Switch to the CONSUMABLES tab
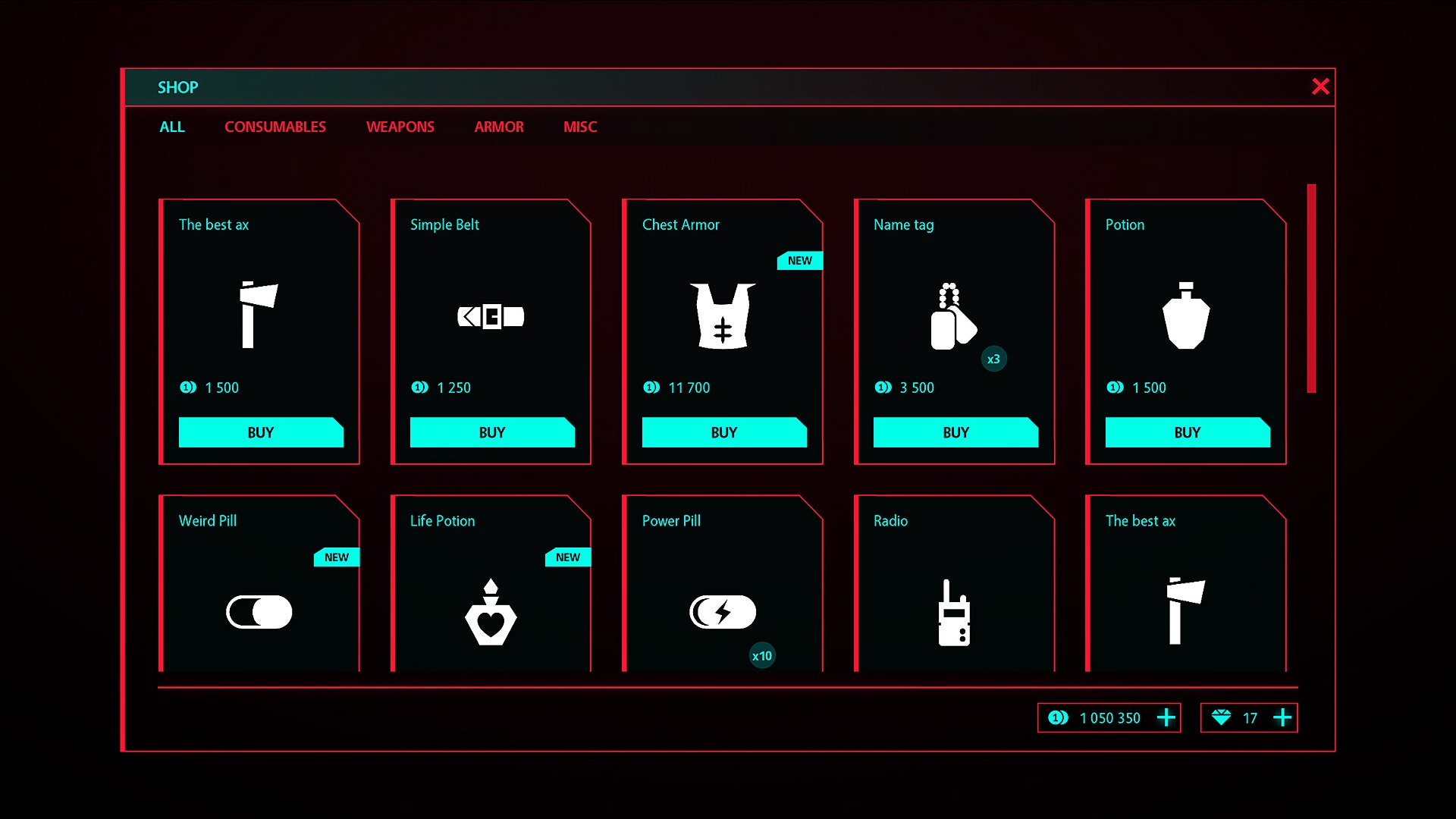Viewport: 1456px width, 819px height. (275, 127)
